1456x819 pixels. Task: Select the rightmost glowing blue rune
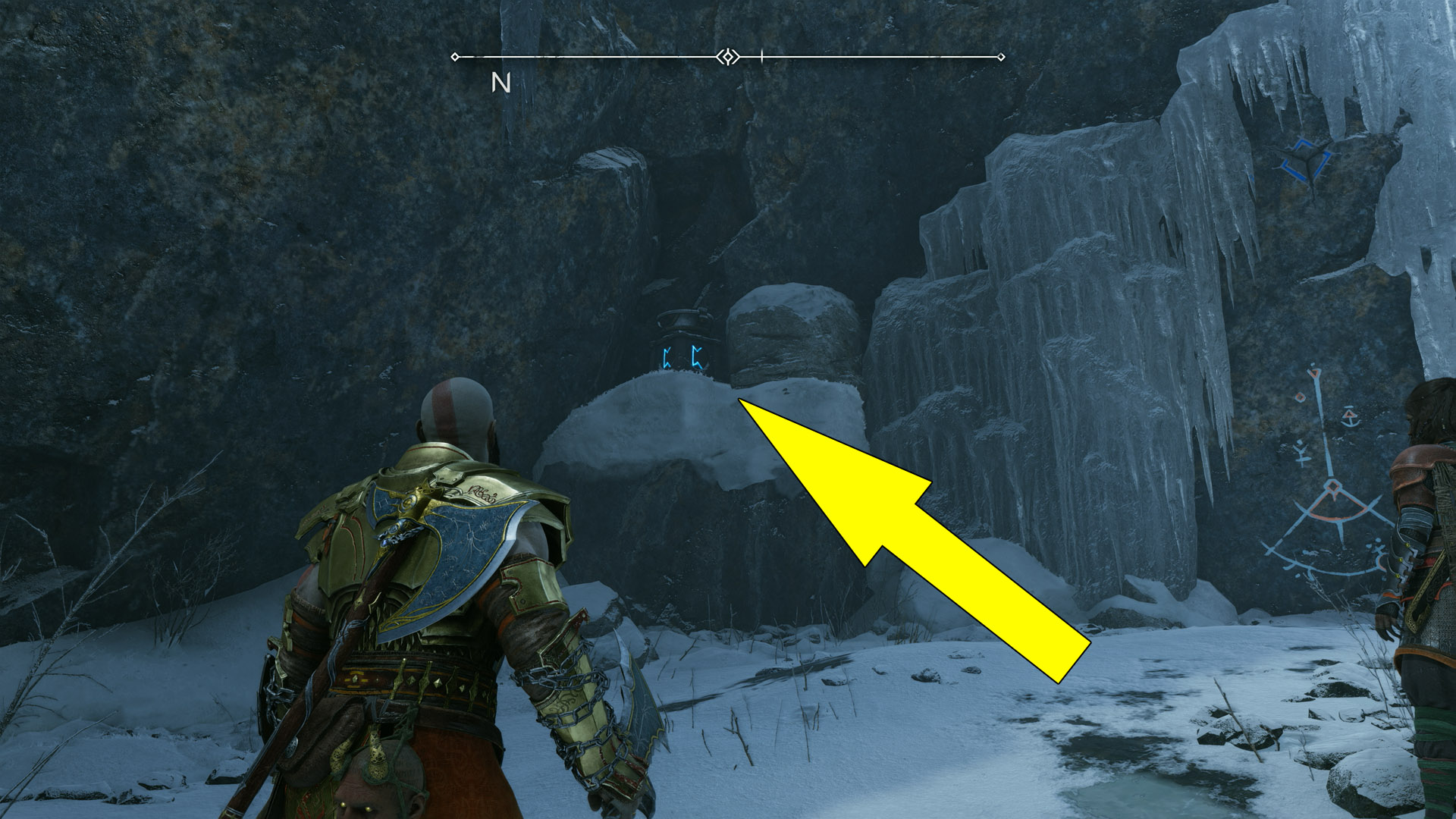pos(698,356)
